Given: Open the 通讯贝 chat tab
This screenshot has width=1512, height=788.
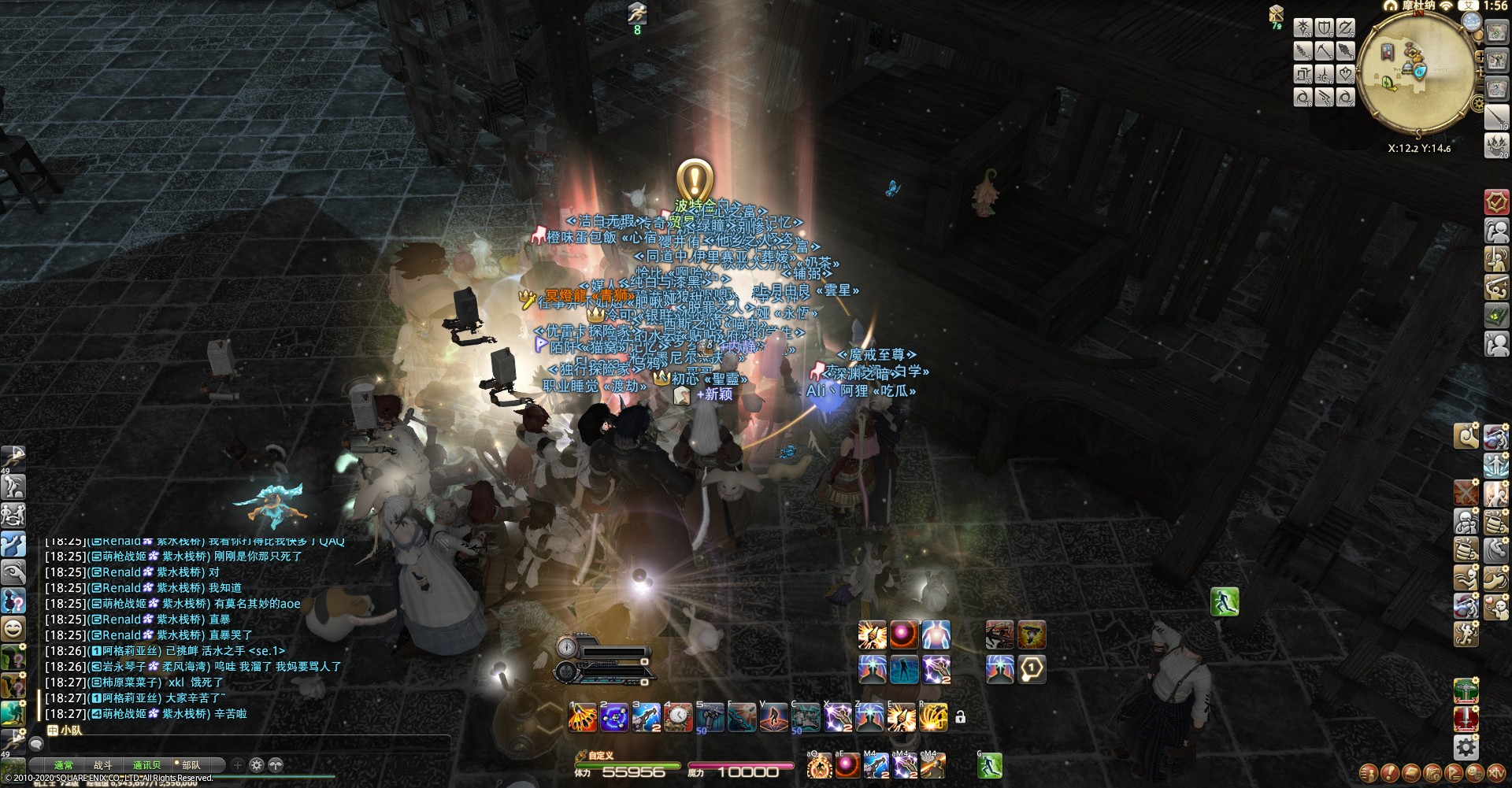Looking at the screenshot, I should point(146,765).
